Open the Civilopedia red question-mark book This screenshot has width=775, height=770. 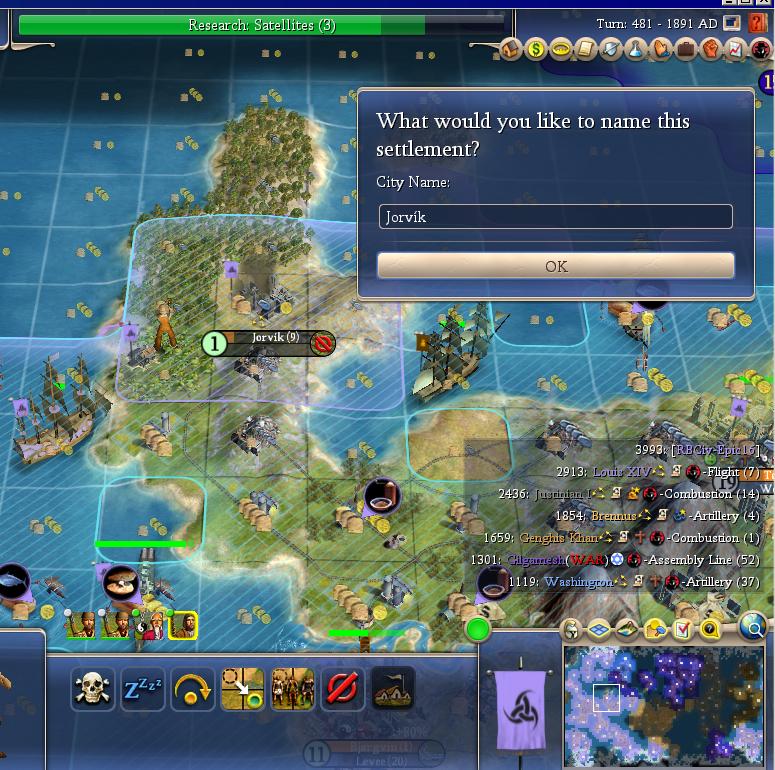(x=757, y=23)
